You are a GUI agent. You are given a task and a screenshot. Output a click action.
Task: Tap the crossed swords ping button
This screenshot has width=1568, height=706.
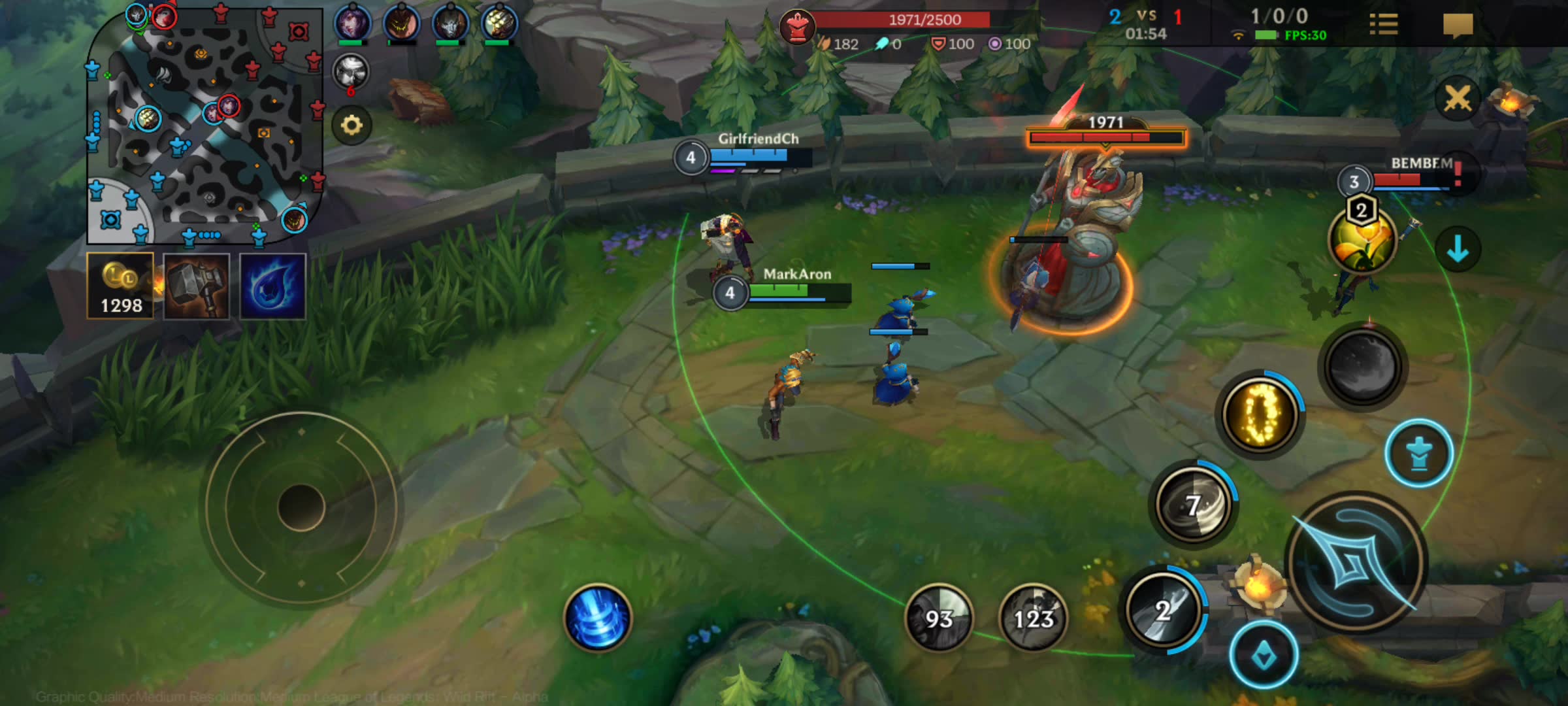pos(1458,99)
